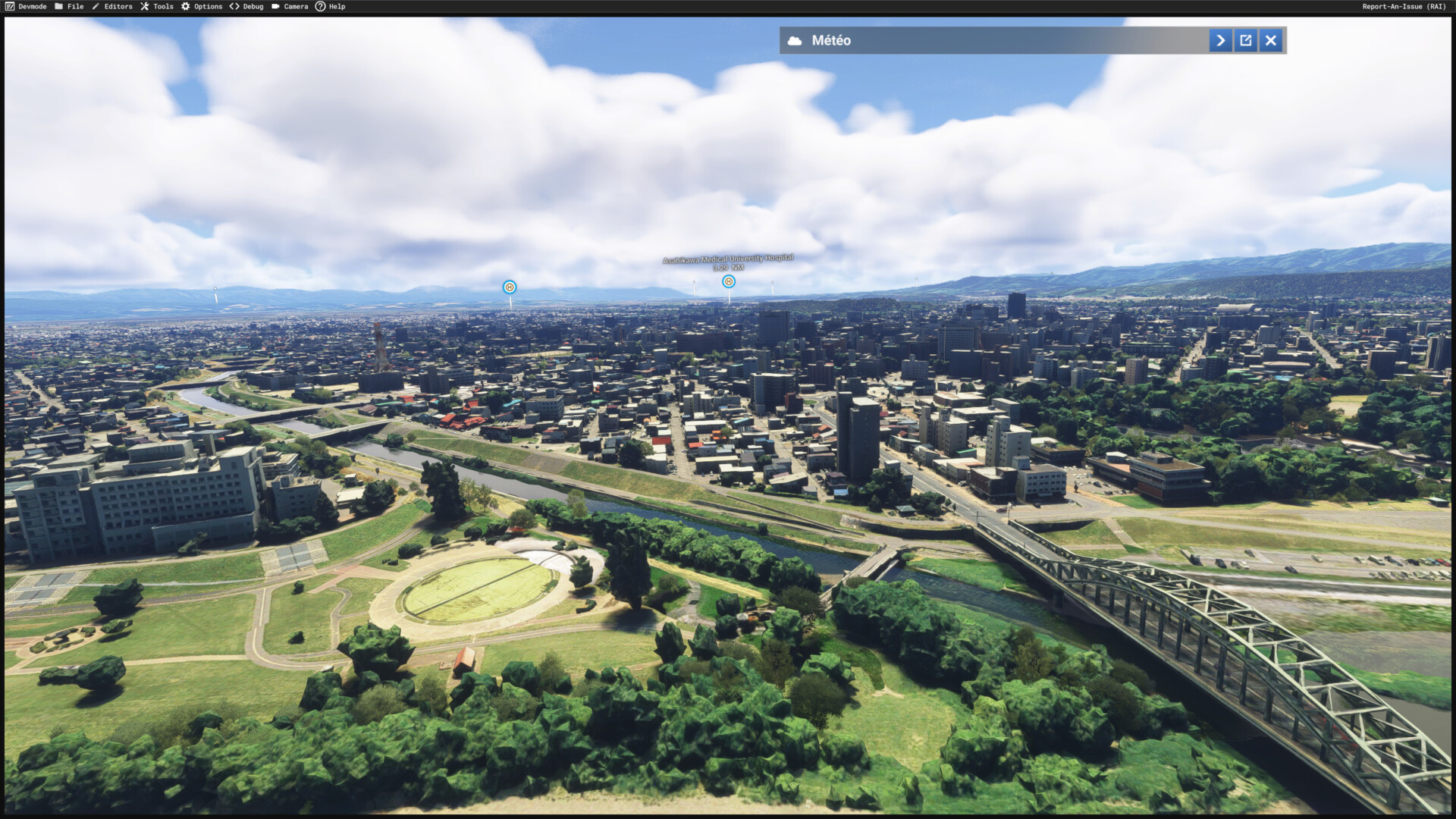Open the Help menu
The image size is (1456, 819).
pos(331,6)
